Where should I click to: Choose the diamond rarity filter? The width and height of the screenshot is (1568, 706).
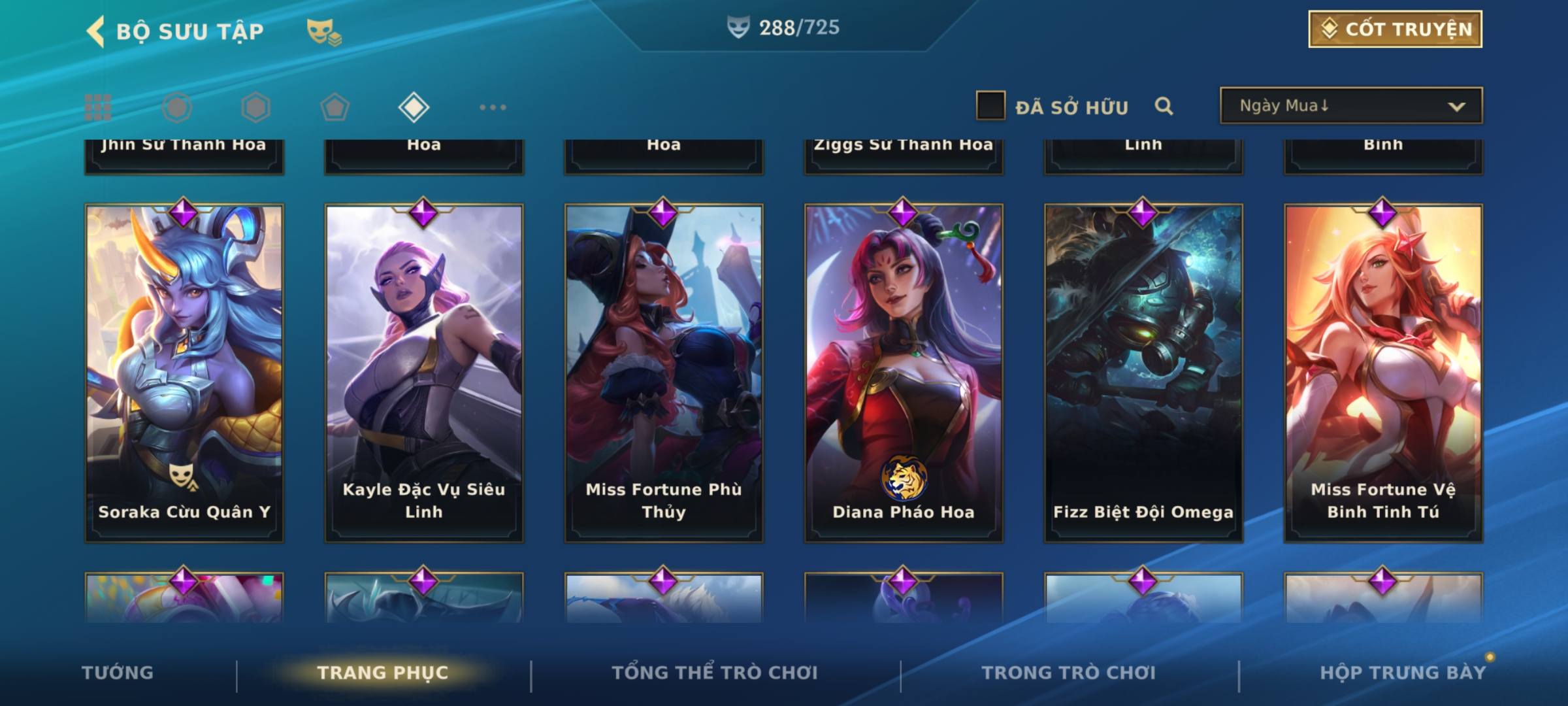point(414,107)
